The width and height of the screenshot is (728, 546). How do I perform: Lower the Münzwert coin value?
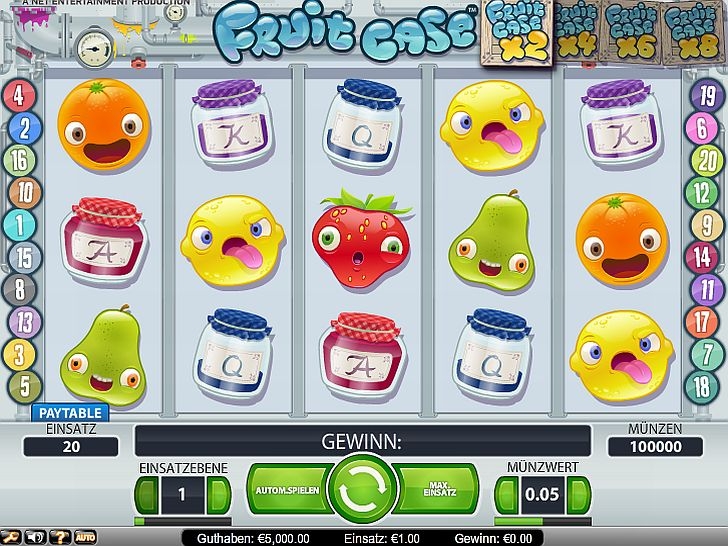[x=507, y=494]
